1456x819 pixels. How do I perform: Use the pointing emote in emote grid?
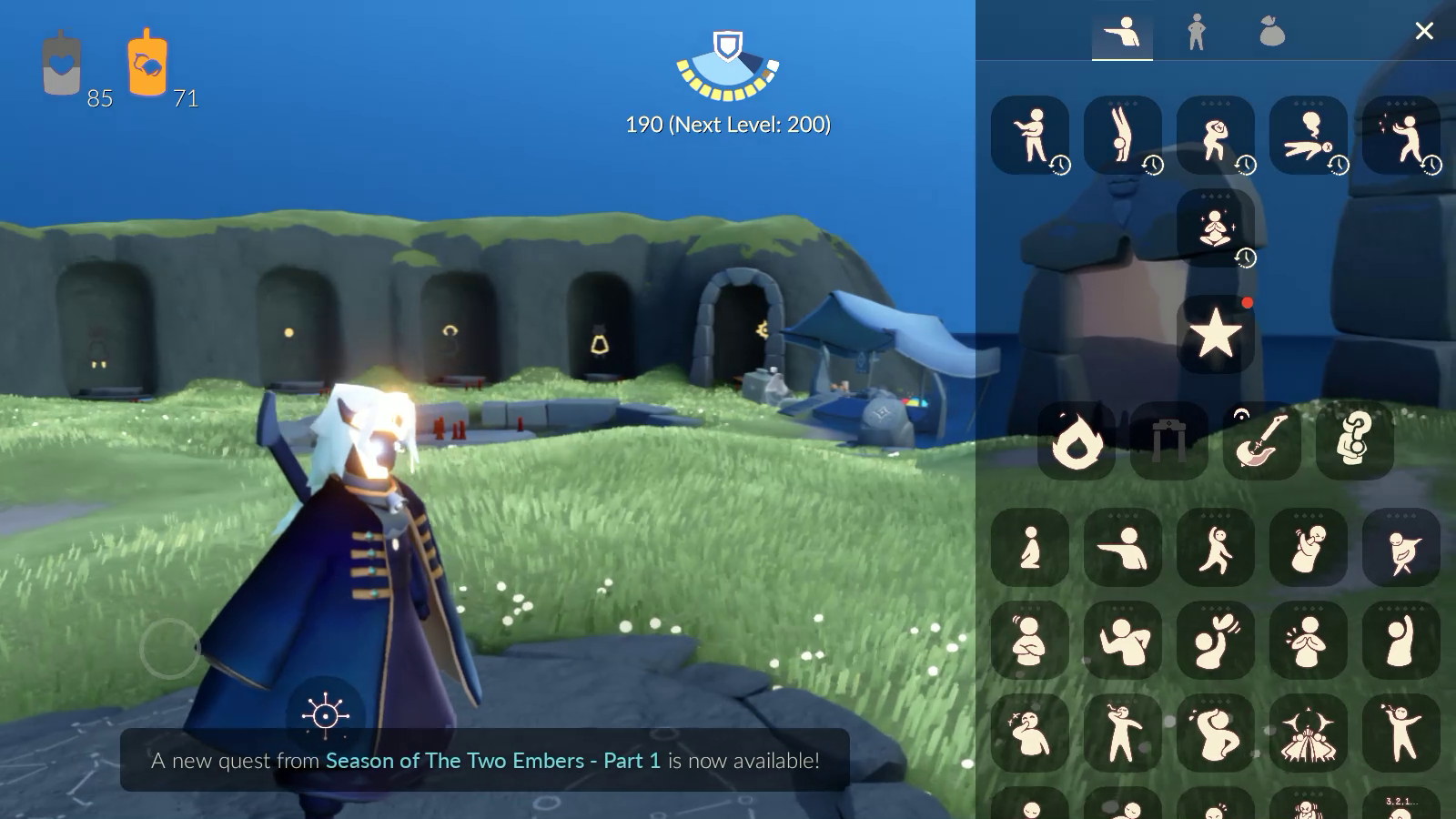tap(1122, 548)
